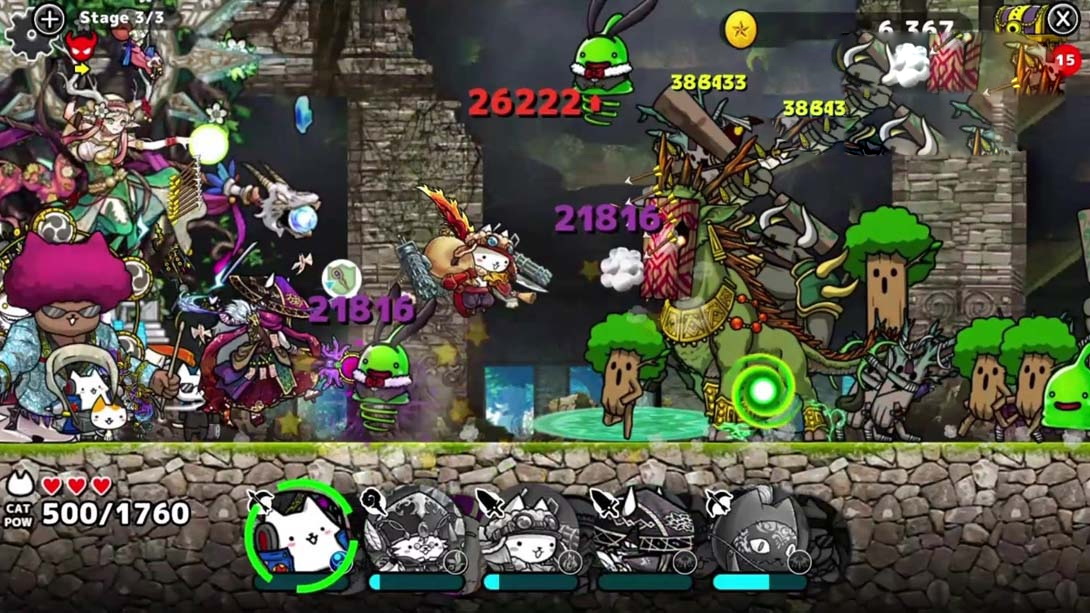Tap the plus circle button beside Stage
1090x613 pixels.
[x=49, y=18]
